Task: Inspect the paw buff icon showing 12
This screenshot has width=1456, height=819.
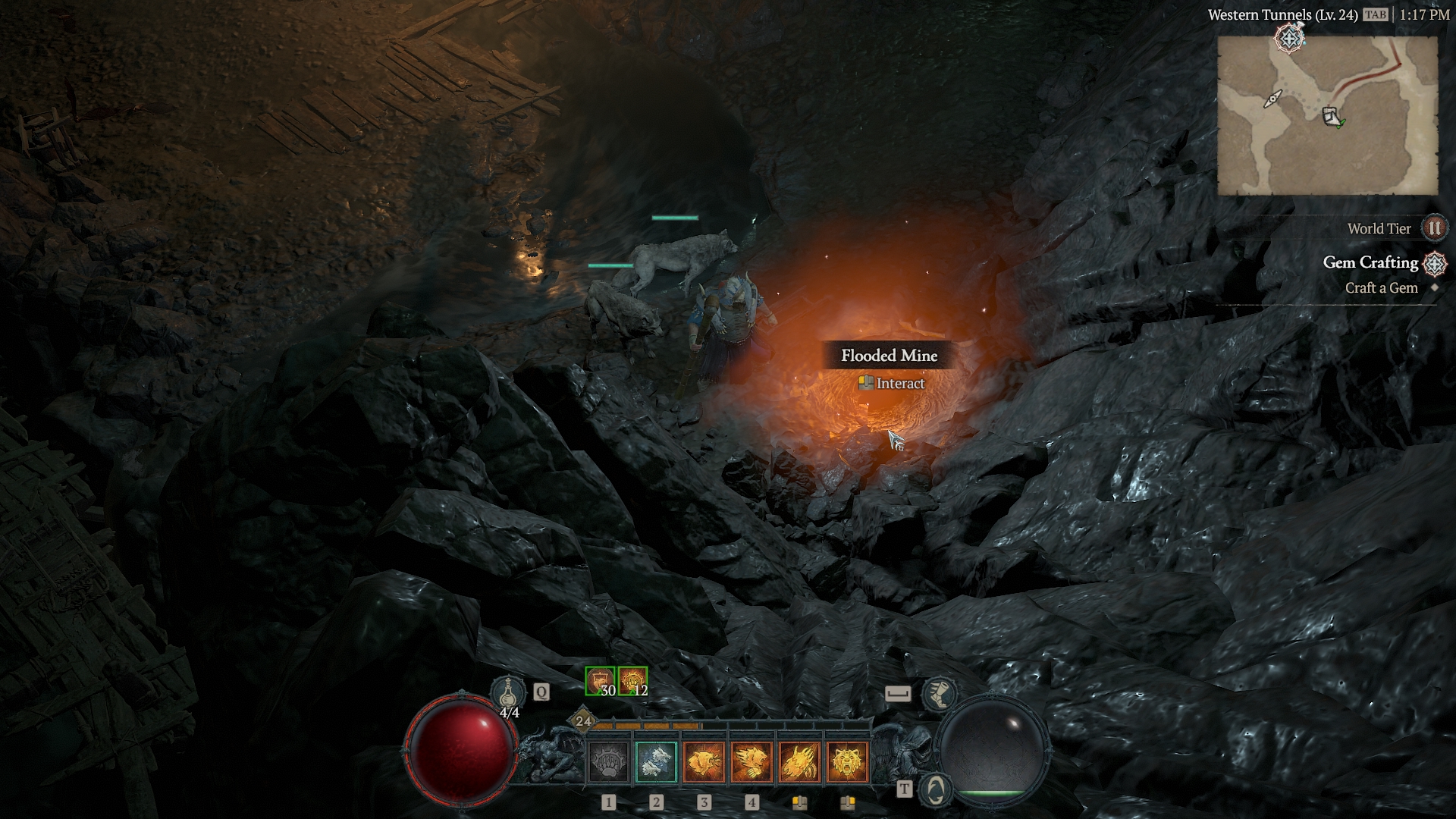Action: coord(632,681)
